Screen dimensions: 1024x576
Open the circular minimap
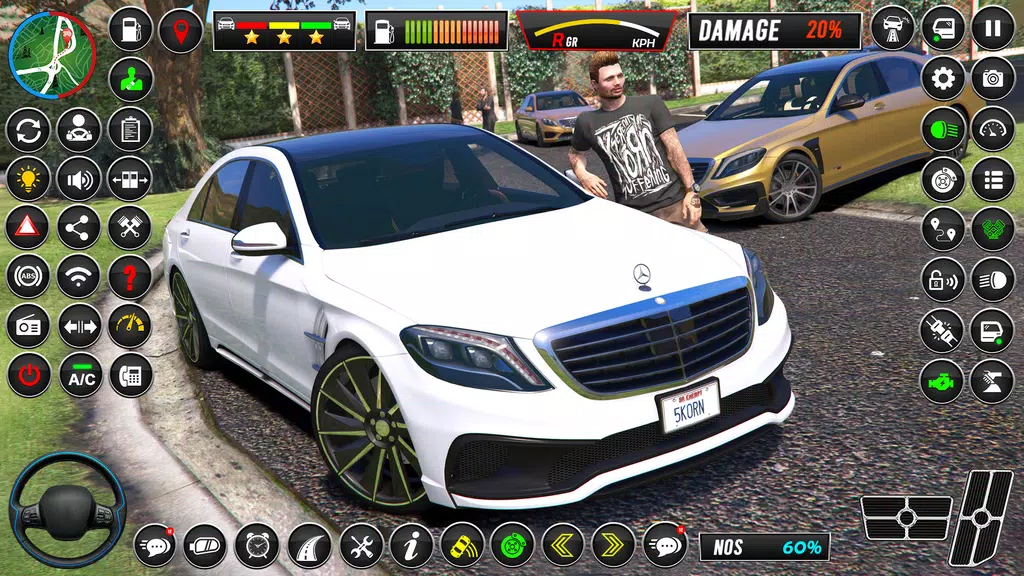point(51,54)
